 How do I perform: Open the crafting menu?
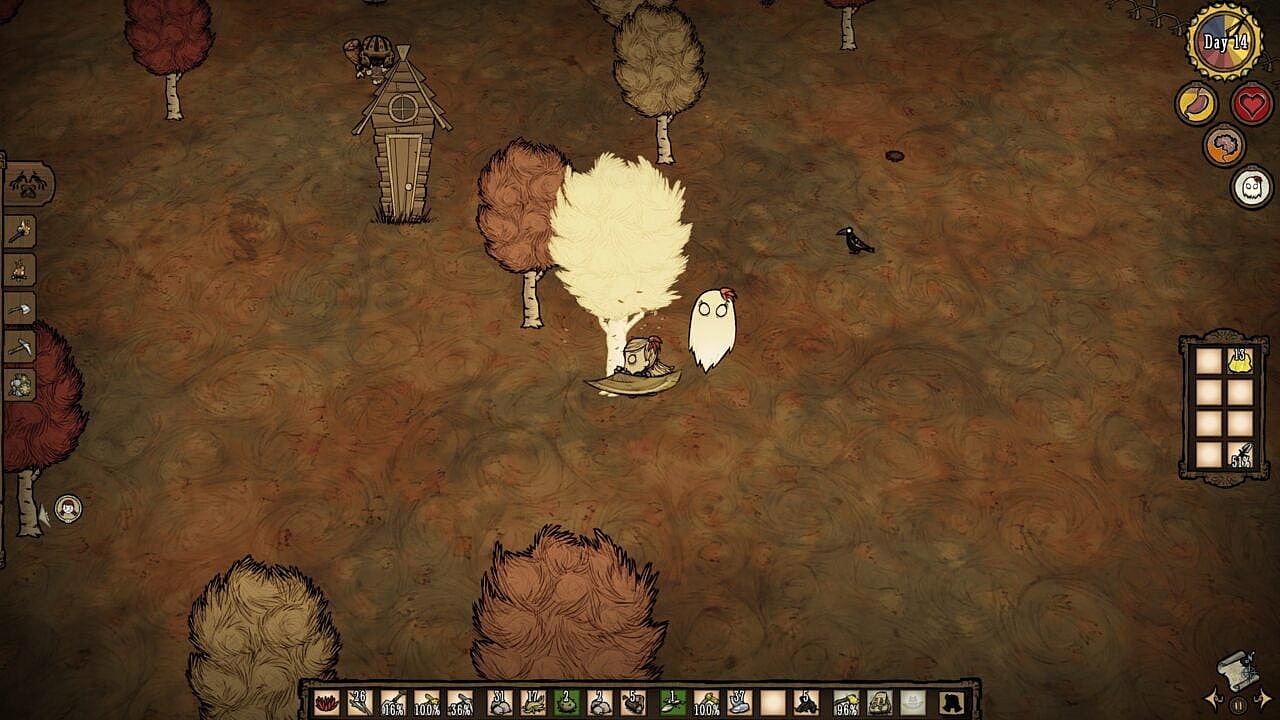click(29, 184)
